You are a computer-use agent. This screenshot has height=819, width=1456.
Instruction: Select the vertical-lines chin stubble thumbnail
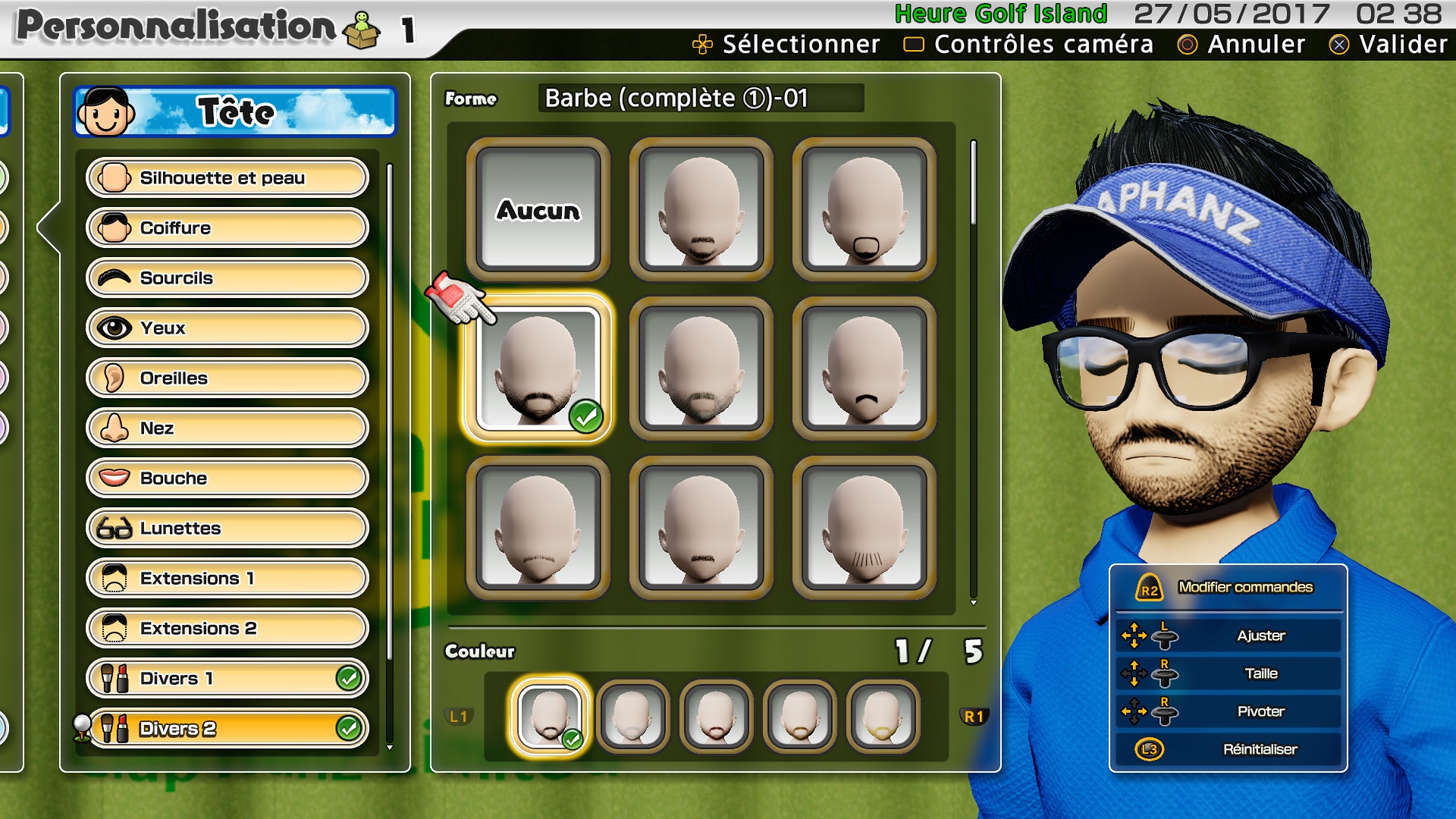pyautogui.click(x=864, y=528)
